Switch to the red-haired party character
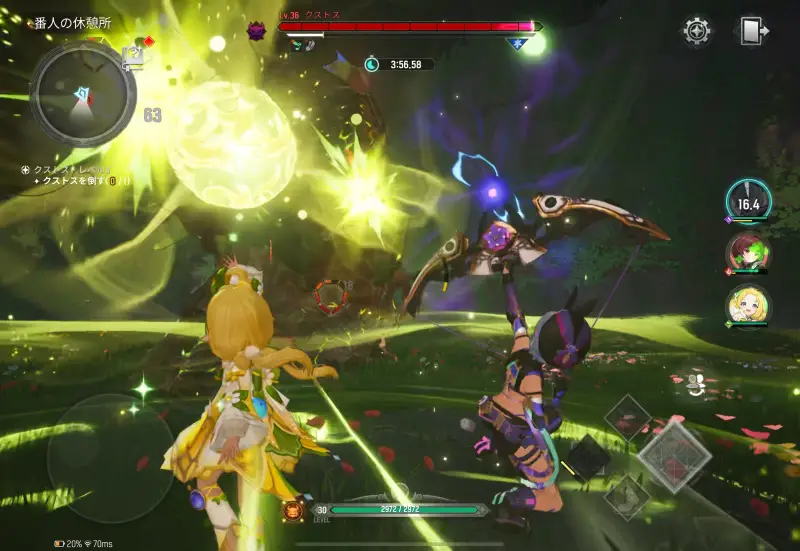 [x=745, y=254]
